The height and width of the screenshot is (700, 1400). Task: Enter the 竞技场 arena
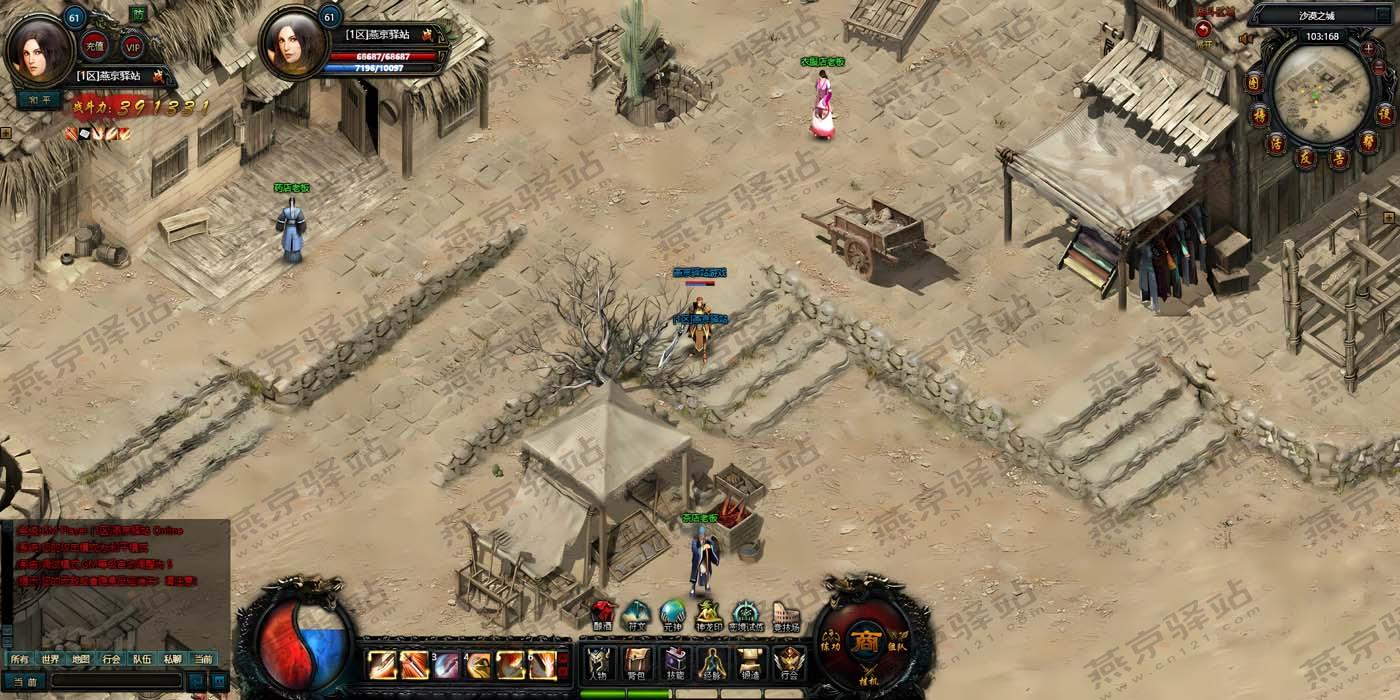[x=785, y=614]
